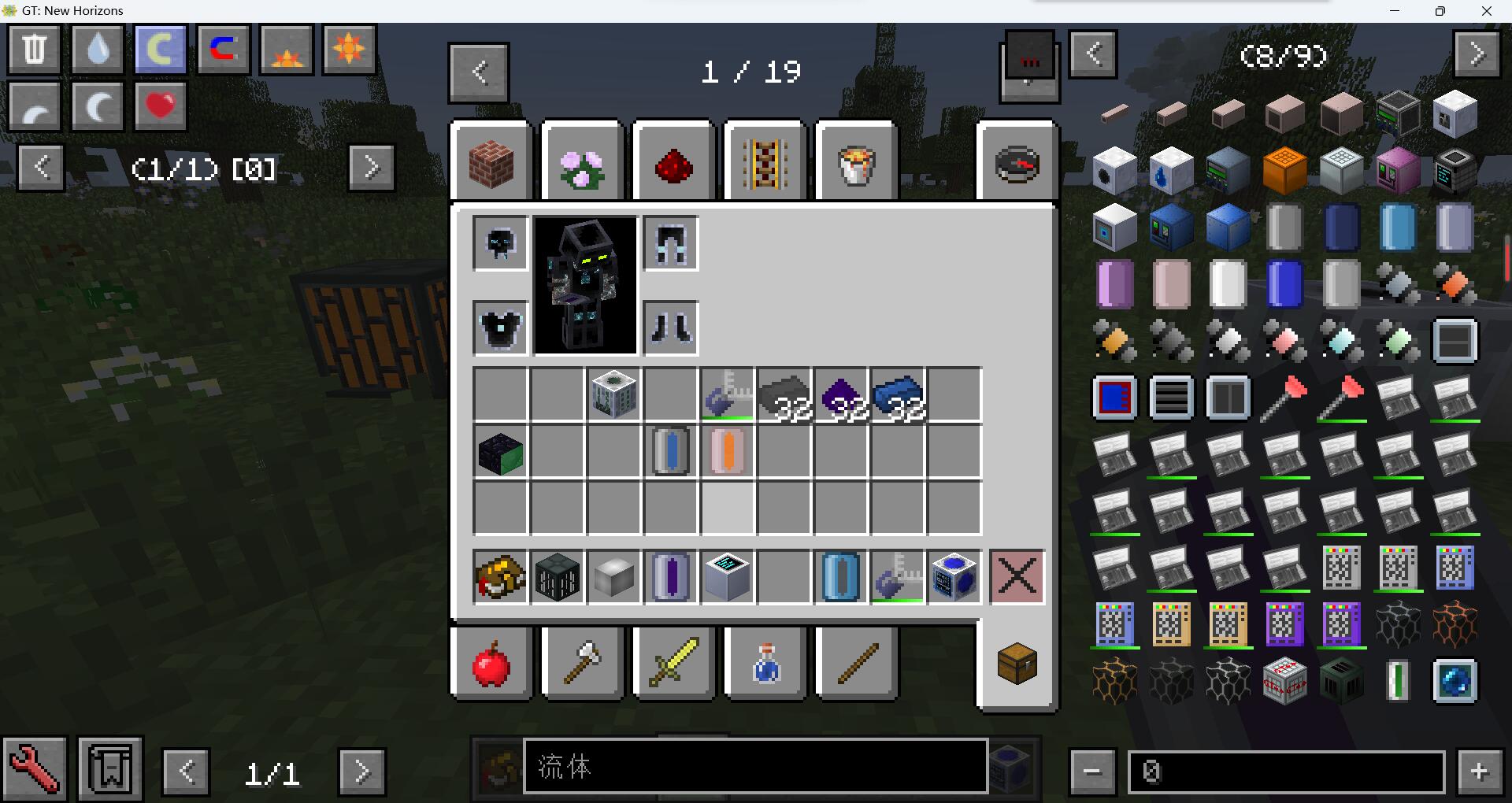Viewport: 1512px width, 803px height.
Task: Select the heal heart icon
Action: click(160, 105)
